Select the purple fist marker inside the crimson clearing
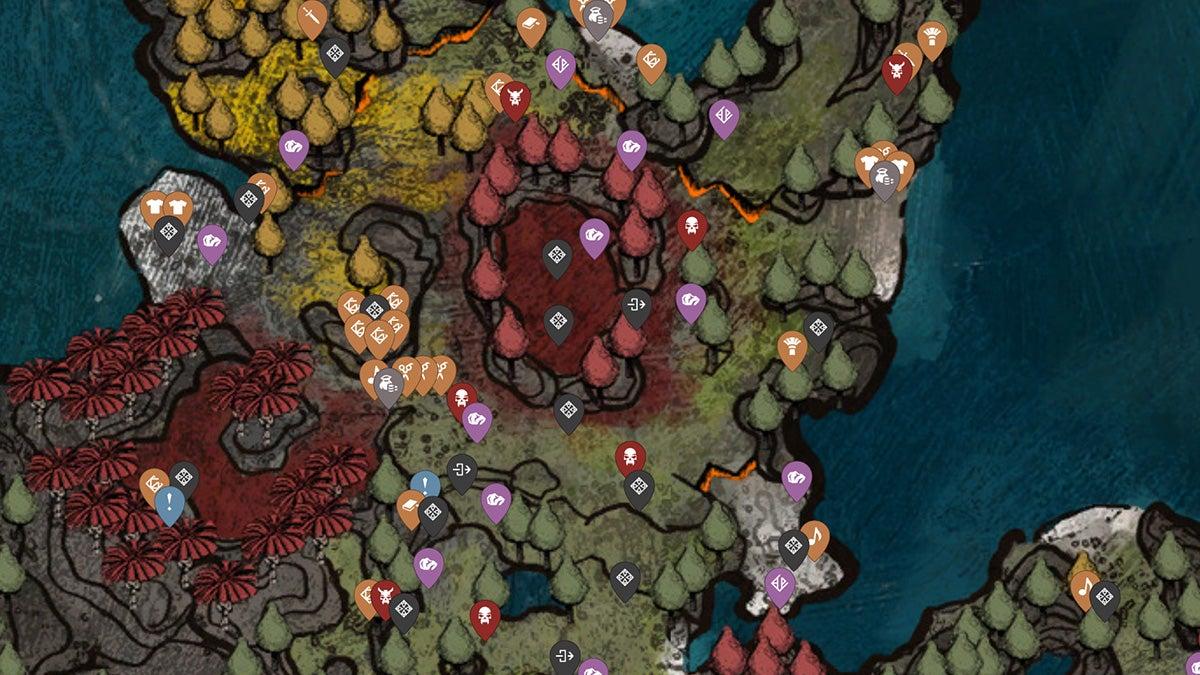This screenshot has width=1200, height=675. tap(594, 236)
